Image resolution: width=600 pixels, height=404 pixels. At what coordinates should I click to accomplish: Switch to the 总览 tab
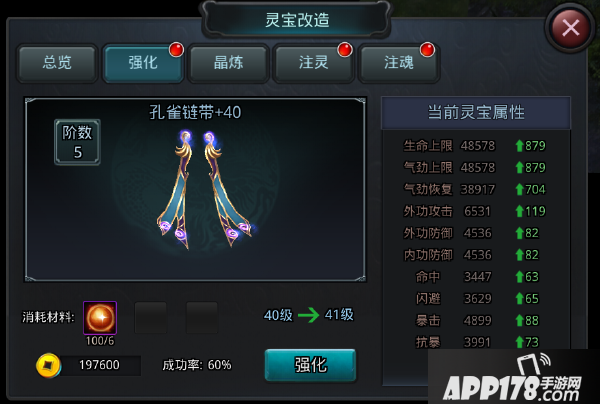[58, 64]
